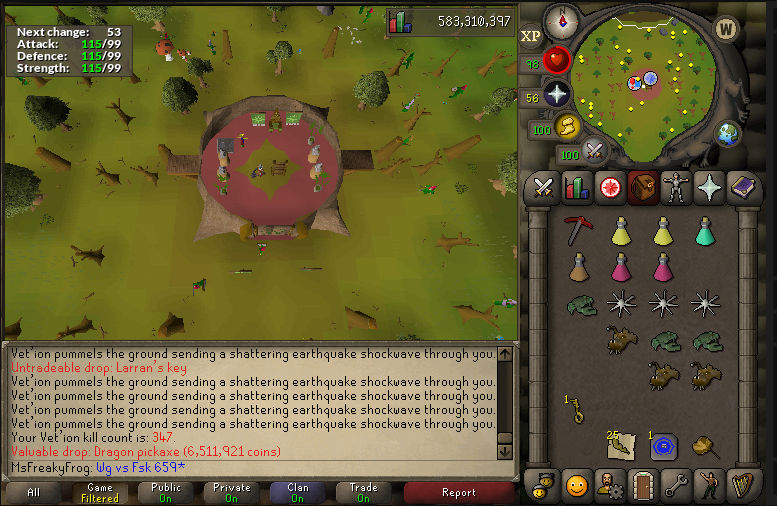The width and height of the screenshot is (777, 506).
Task: Open the world map globe
Action: pyautogui.click(x=727, y=133)
